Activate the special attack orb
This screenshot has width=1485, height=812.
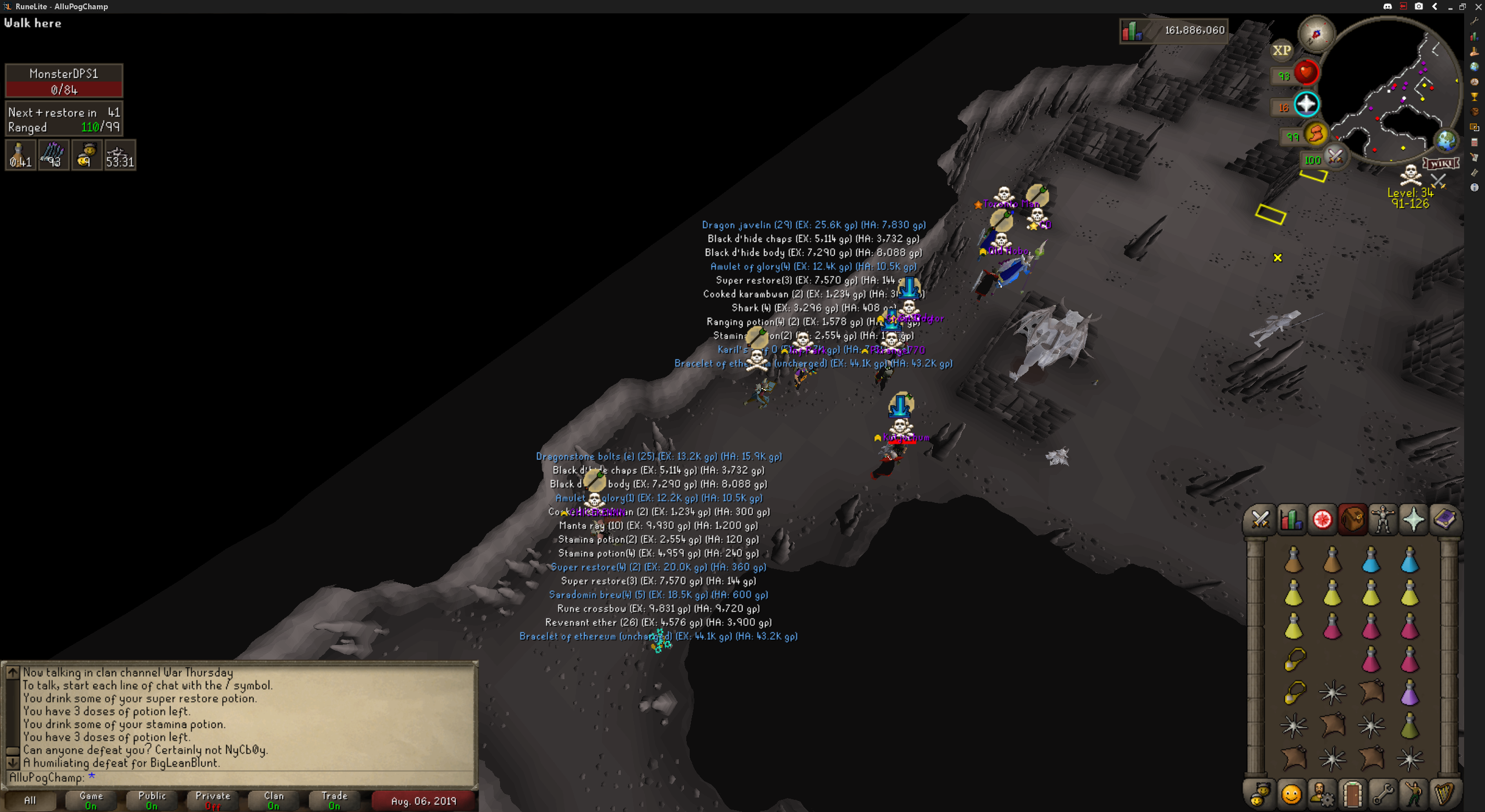point(1335,157)
